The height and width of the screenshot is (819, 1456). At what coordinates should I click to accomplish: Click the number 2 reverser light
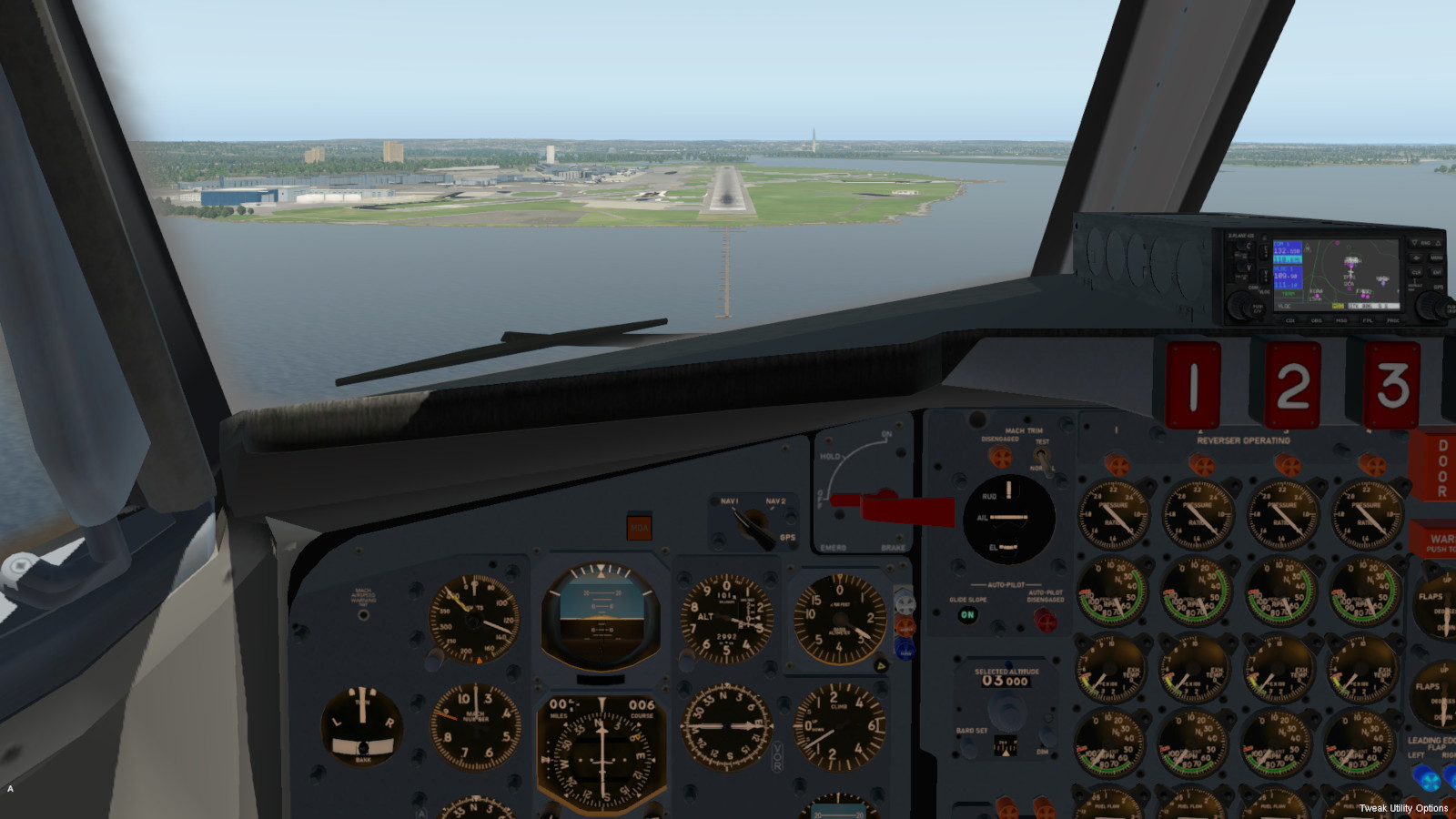click(x=1292, y=385)
